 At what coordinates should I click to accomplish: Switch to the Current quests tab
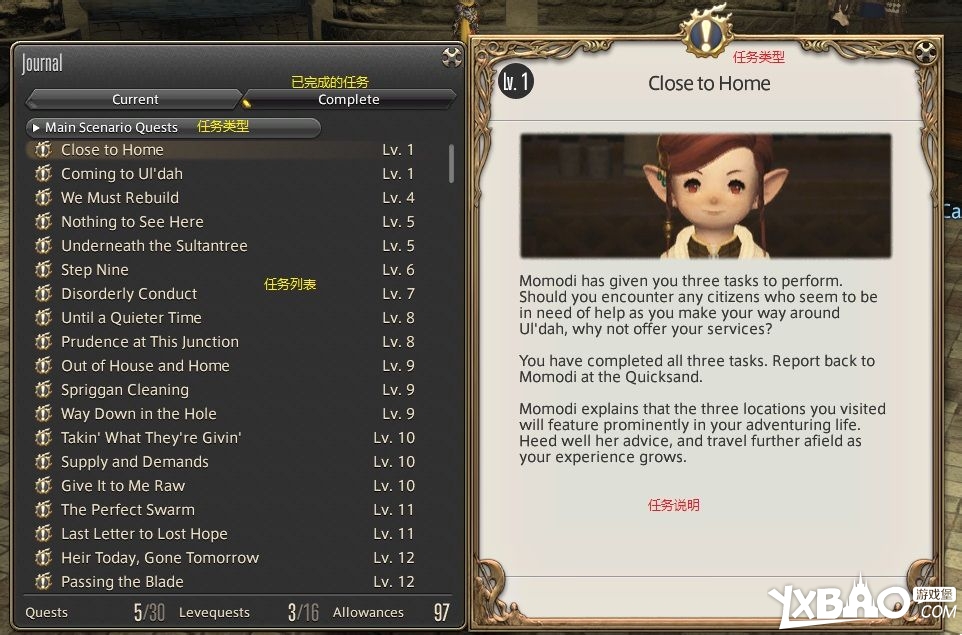pyautogui.click(x=135, y=99)
